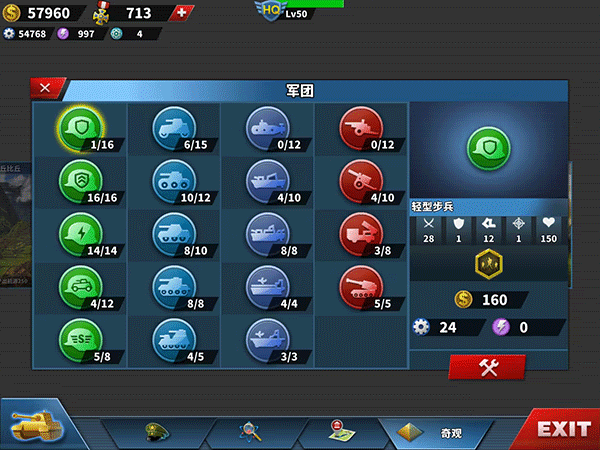Click the red plus button beside medals
600x450 pixels.
pos(180,13)
